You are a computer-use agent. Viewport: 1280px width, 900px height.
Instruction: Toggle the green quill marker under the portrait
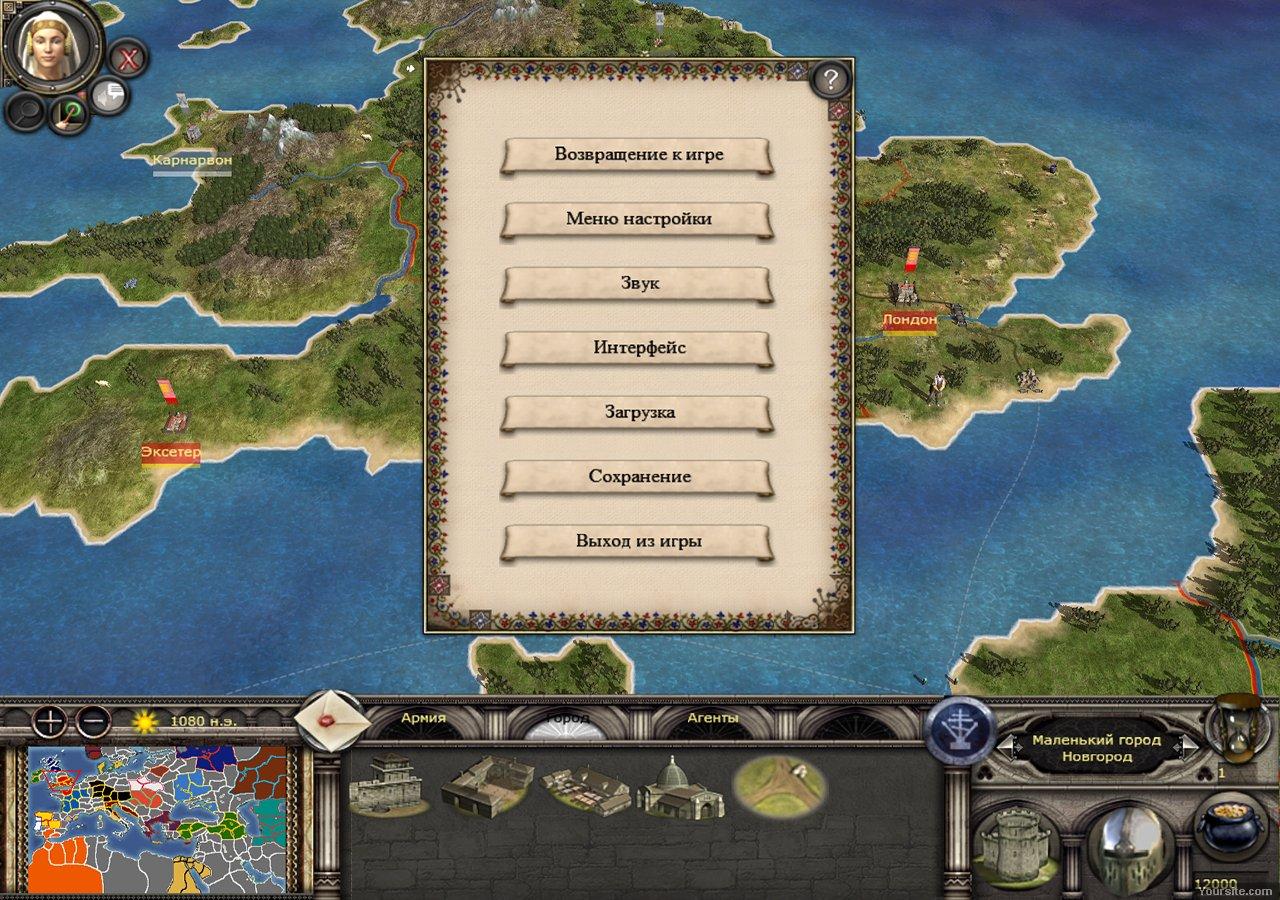[x=68, y=115]
